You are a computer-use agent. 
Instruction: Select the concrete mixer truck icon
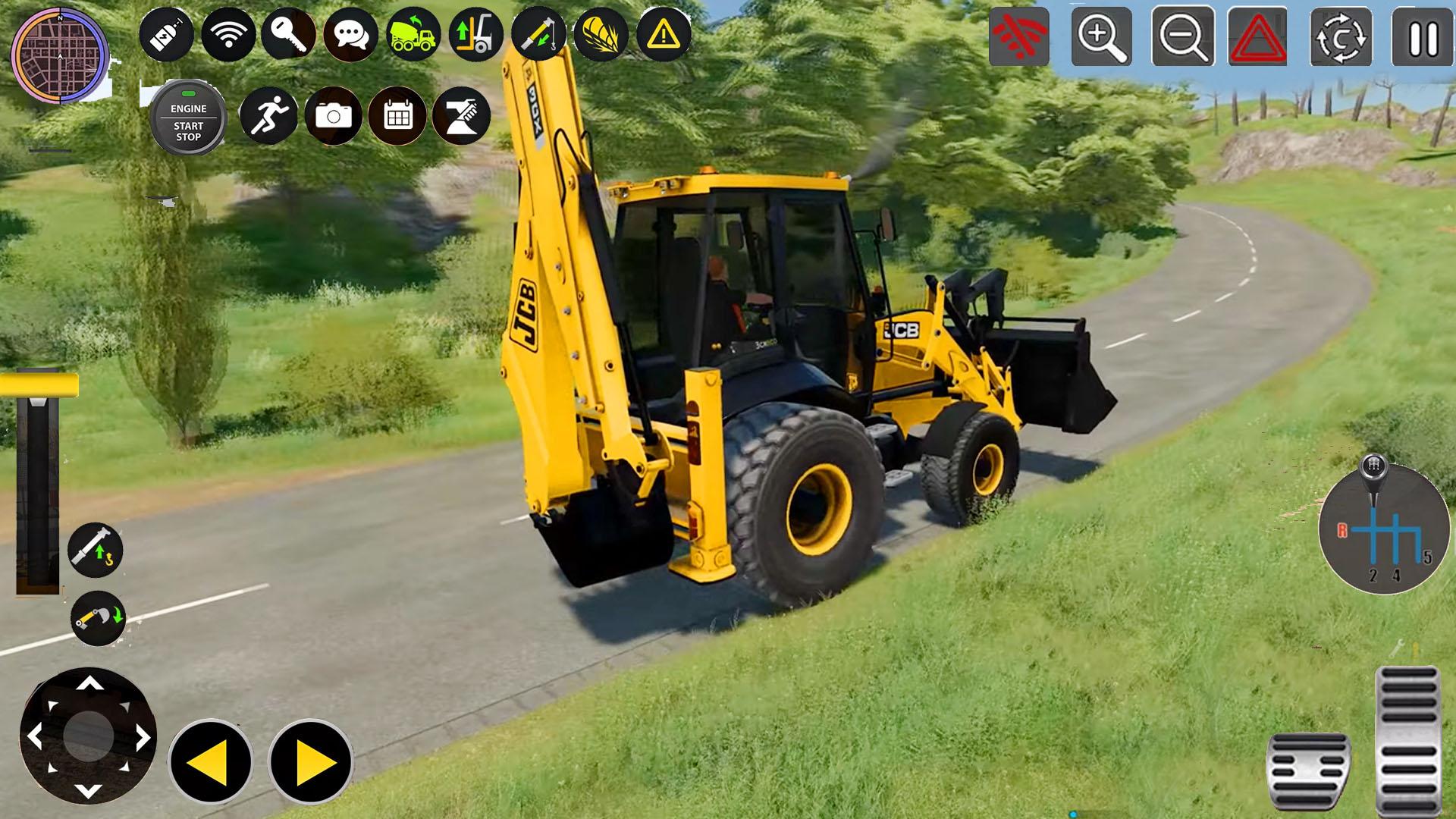point(412,34)
